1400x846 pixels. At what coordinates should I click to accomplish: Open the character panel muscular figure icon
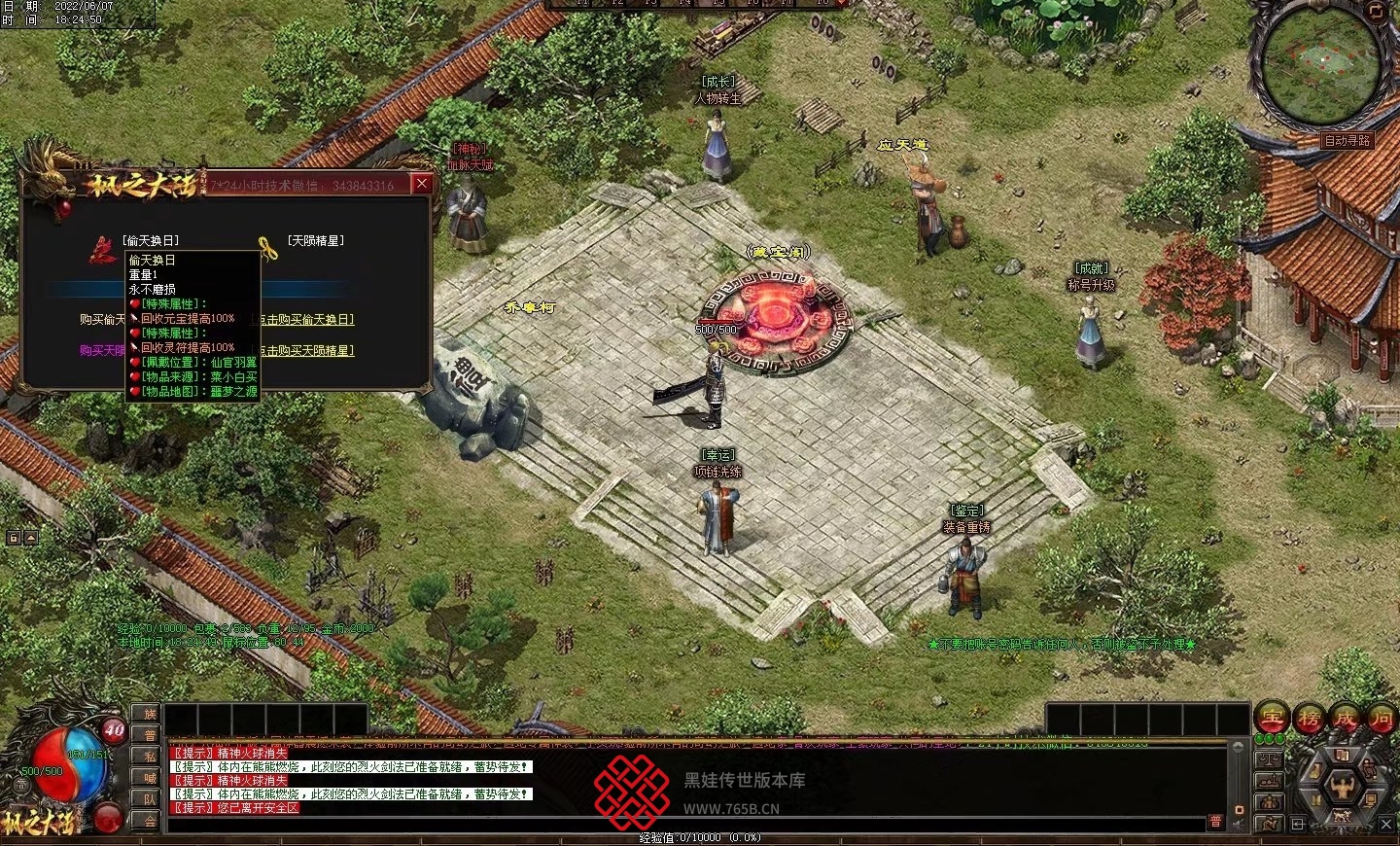tap(1344, 786)
